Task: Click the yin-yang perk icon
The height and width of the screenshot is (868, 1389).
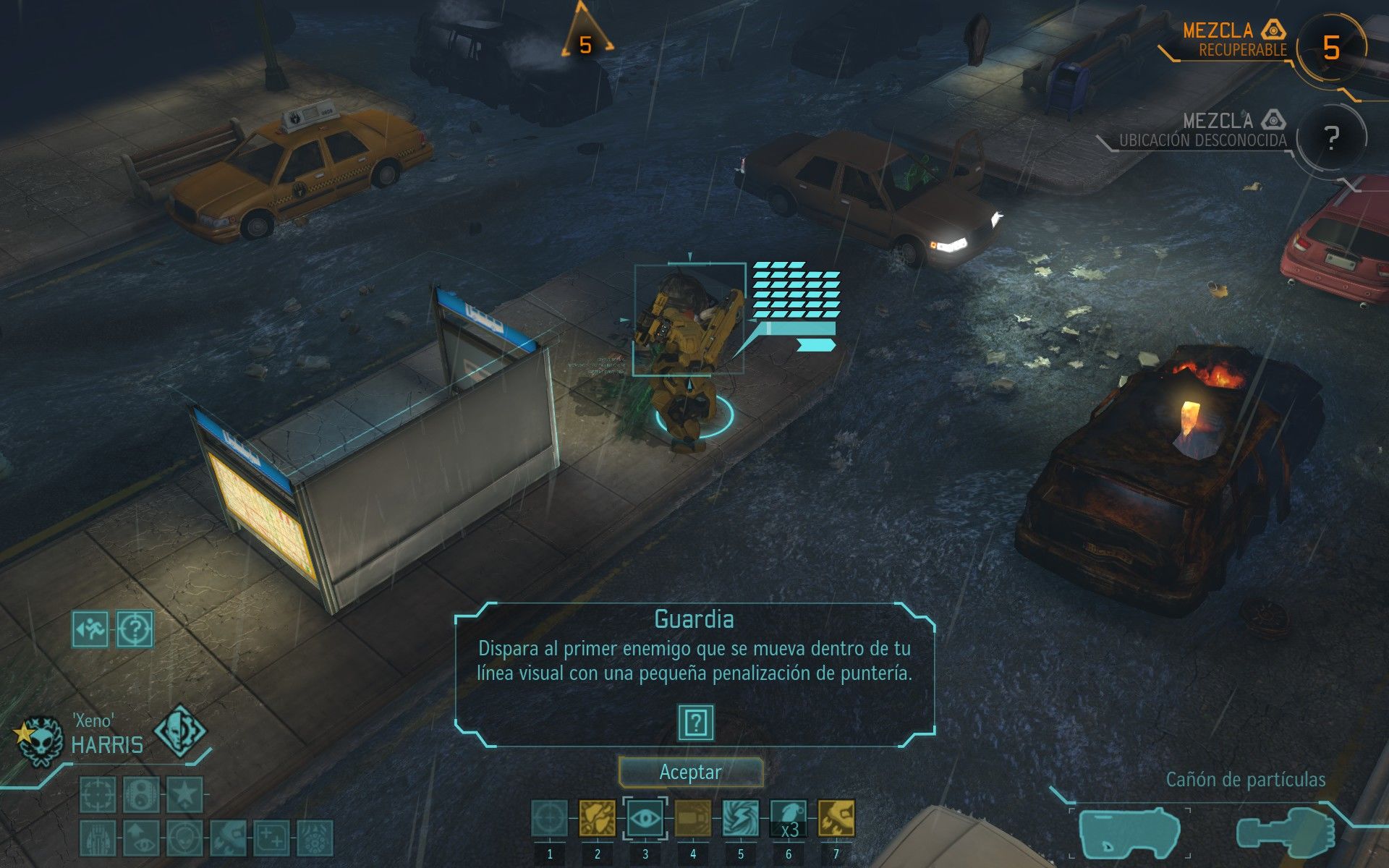Action: (141, 795)
